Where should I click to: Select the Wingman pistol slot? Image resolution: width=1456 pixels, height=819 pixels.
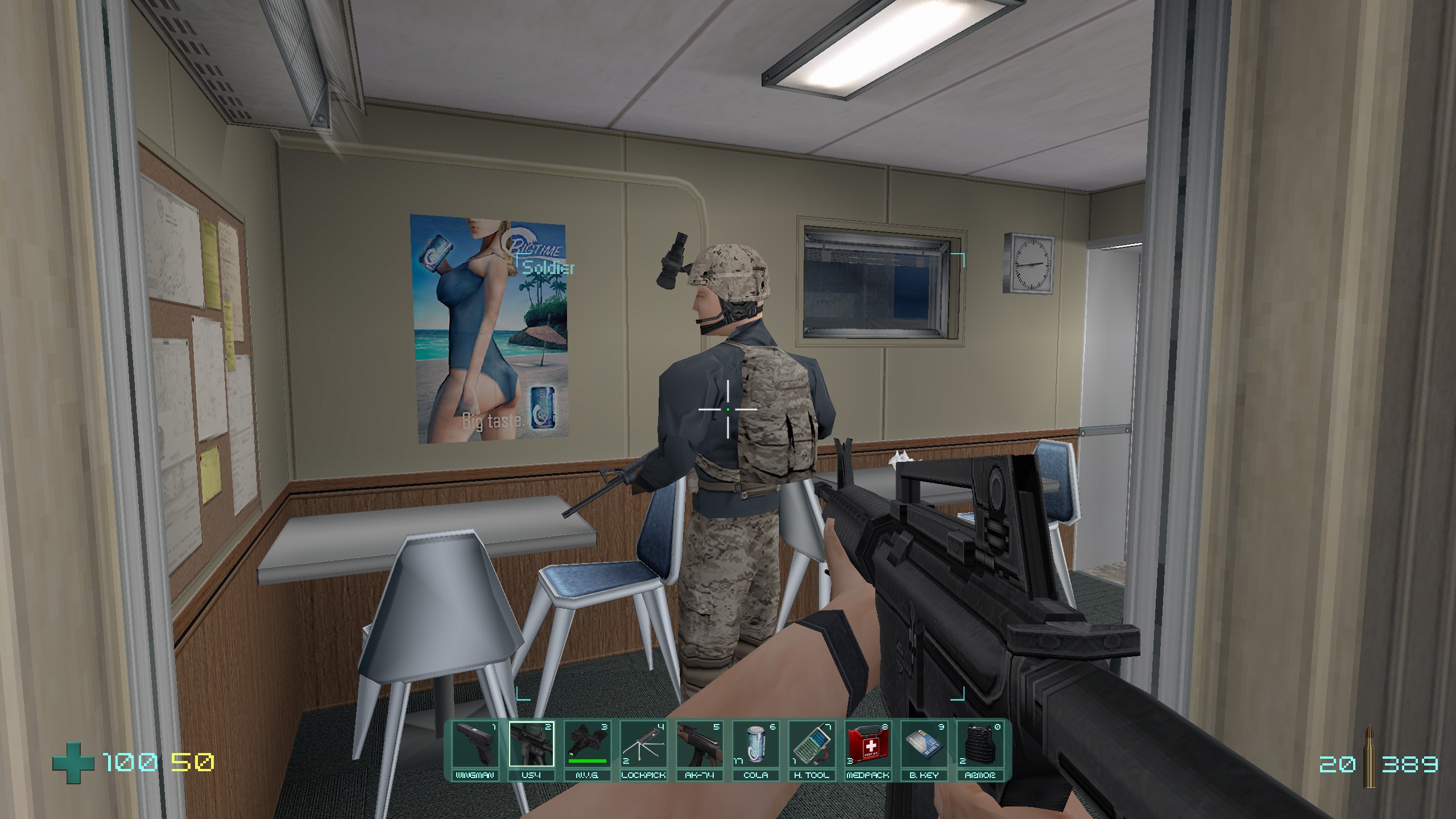(475, 746)
